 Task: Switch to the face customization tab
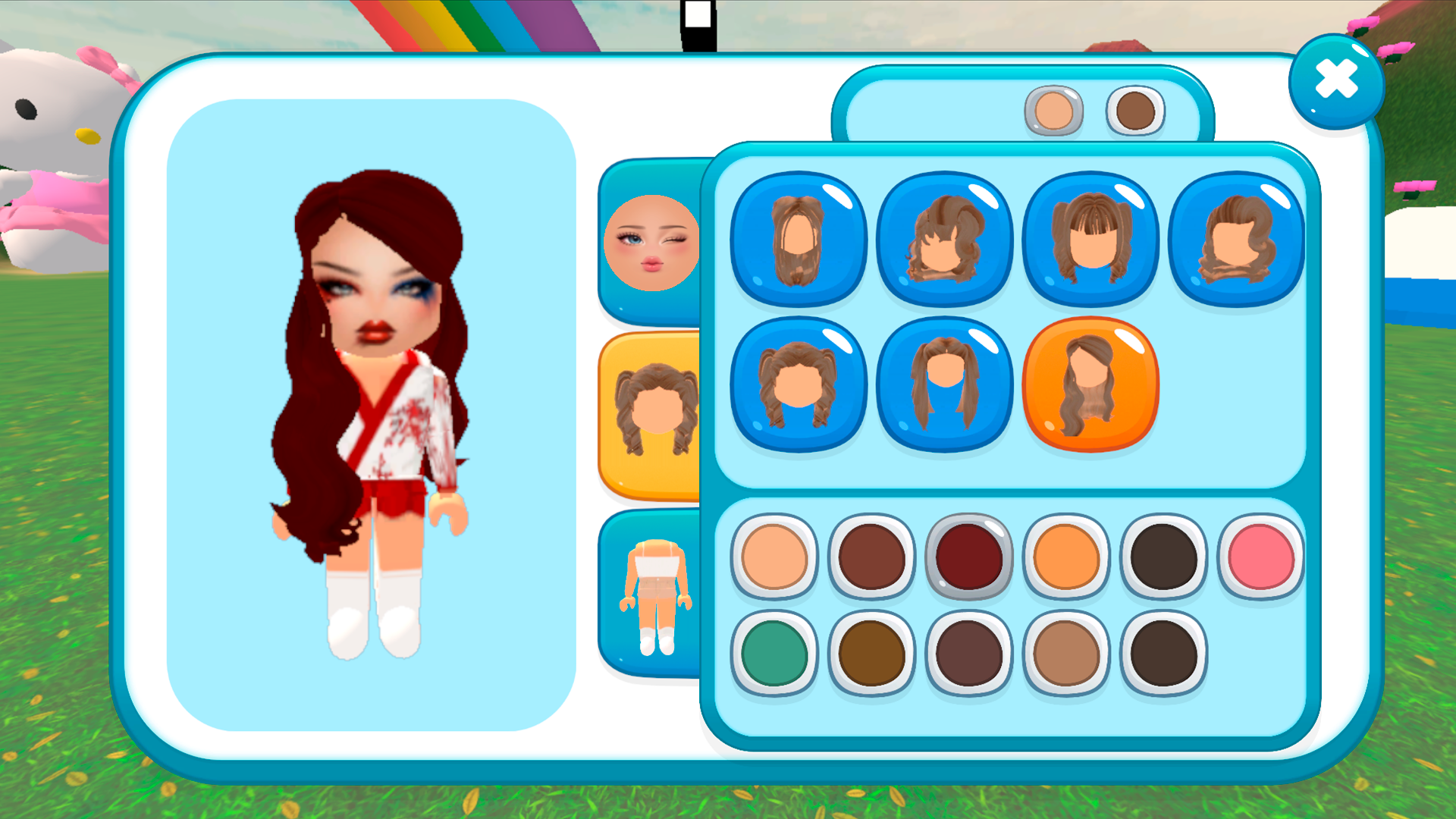tap(652, 243)
